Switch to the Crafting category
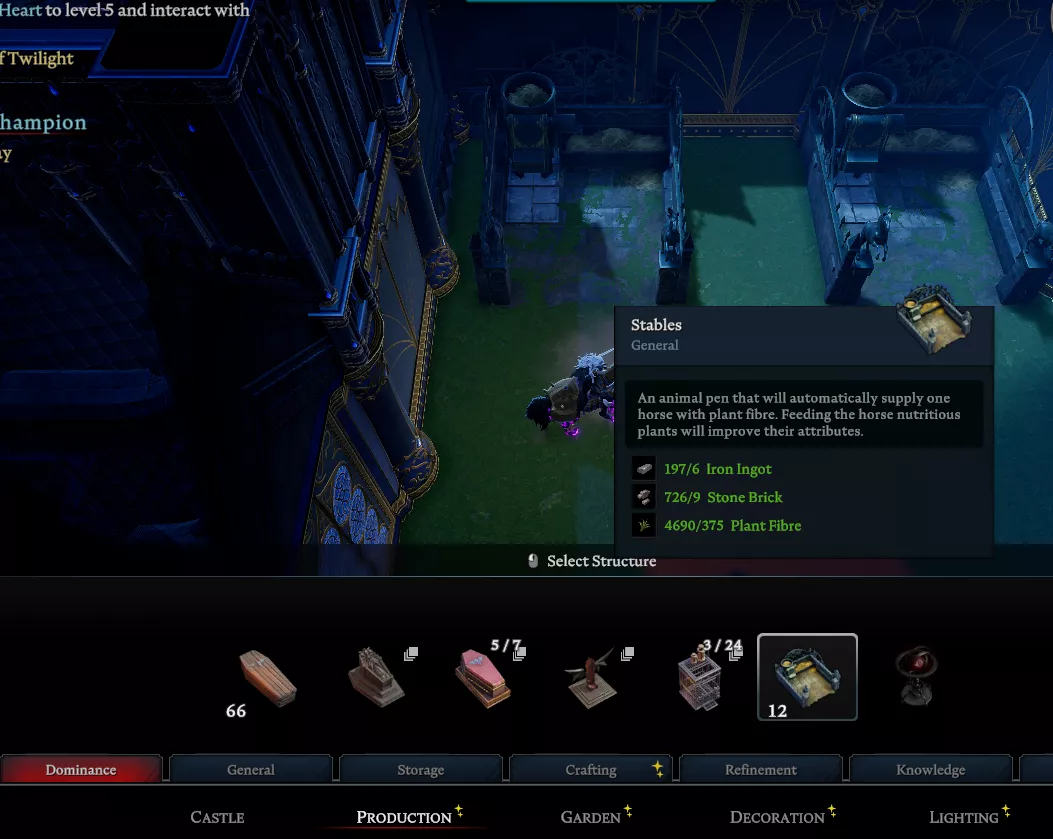Viewport: 1053px width, 839px height. (x=591, y=769)
